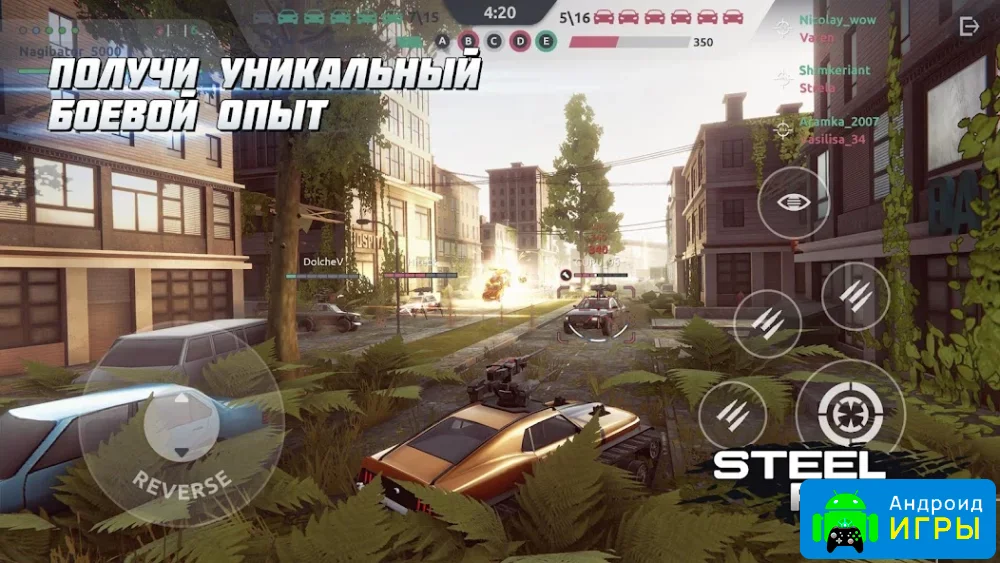
Task: Select capture point A marker
Action: [444, 41]
